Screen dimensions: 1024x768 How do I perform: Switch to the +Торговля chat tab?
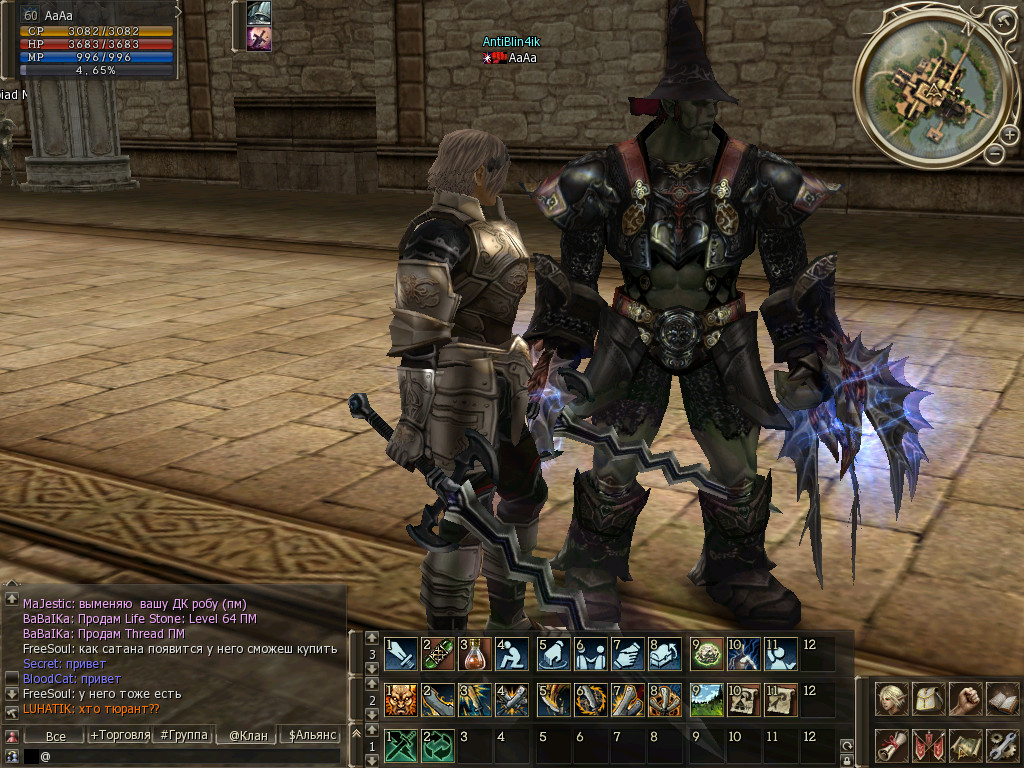120,736
